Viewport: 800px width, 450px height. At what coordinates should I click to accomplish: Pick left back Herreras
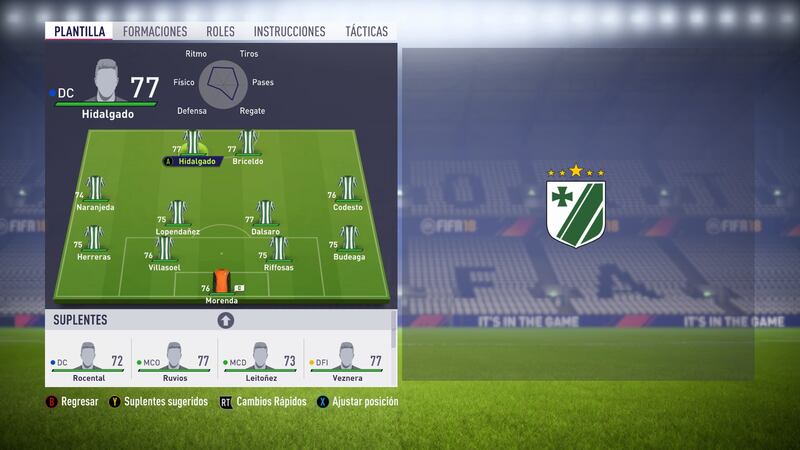pyautogui.click(x=94, y=241)
